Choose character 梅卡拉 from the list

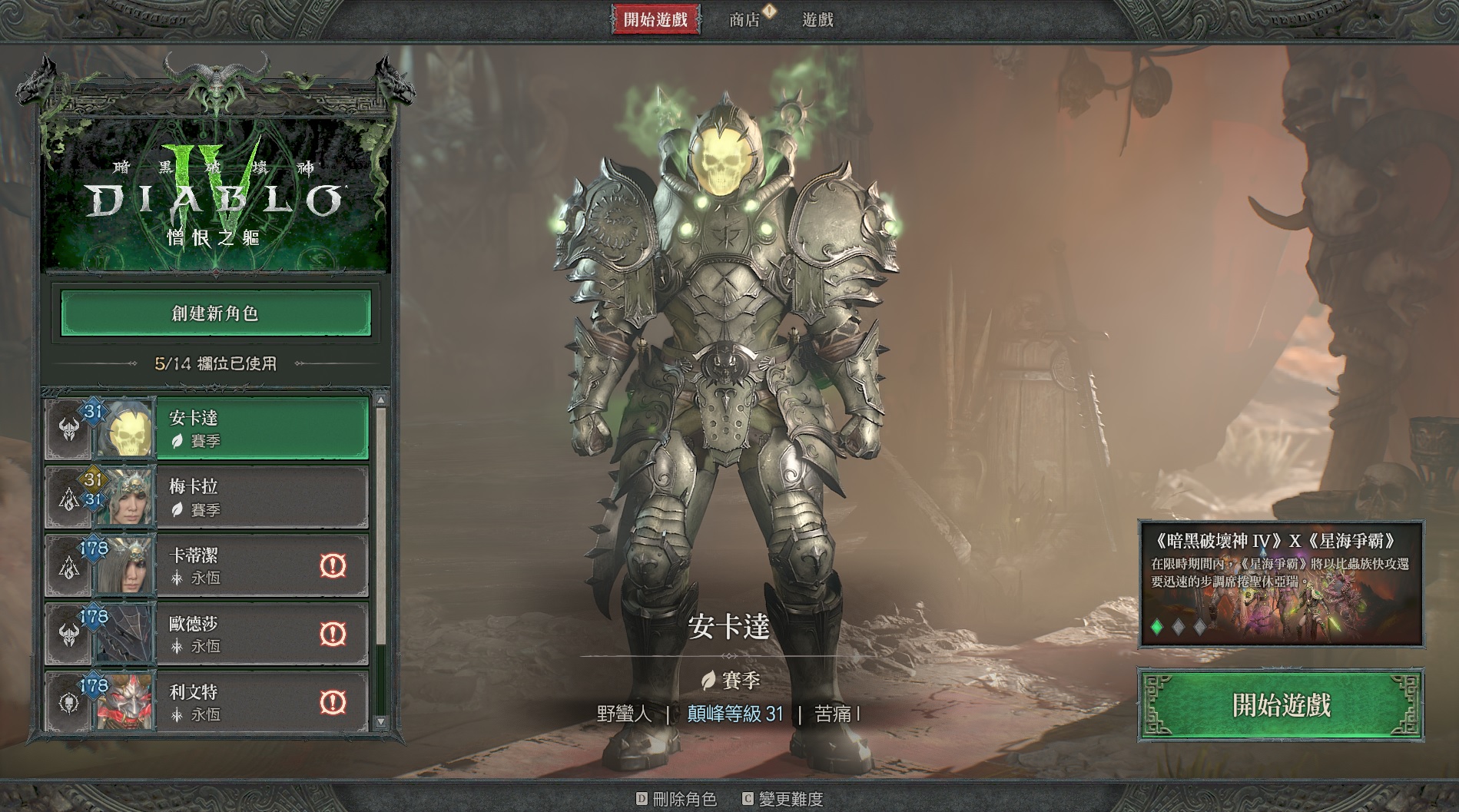pos(261,497)
